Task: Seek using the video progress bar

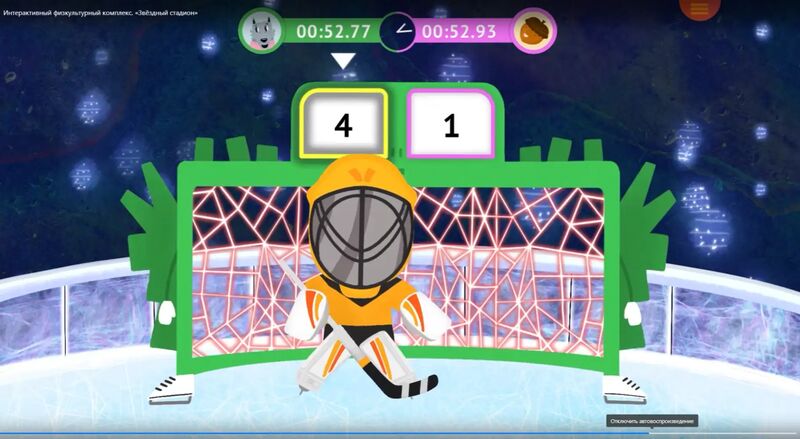Action: tap(400, 434)
